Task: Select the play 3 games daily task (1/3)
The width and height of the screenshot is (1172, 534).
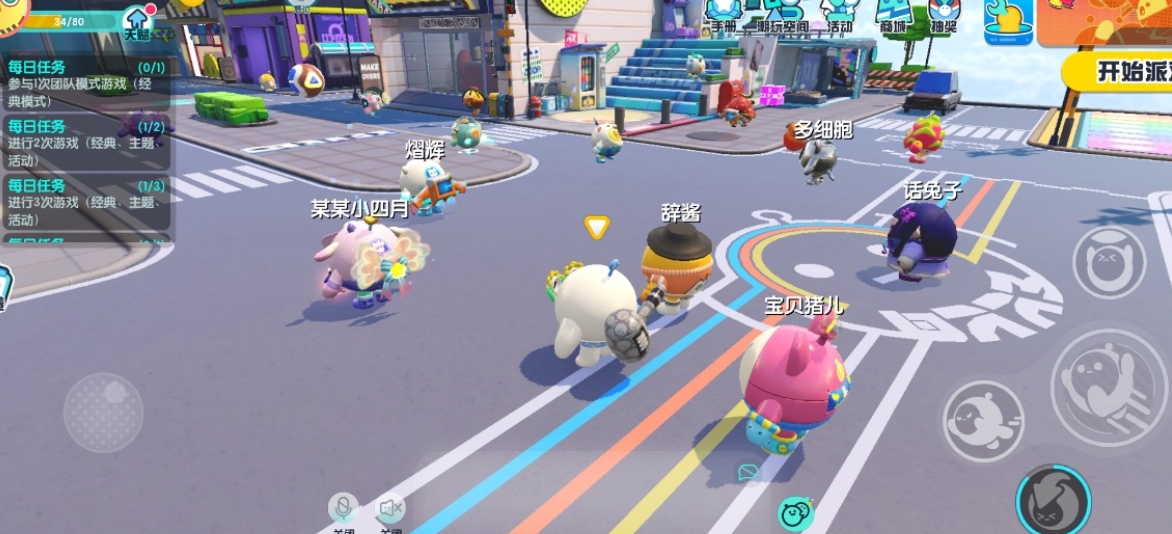Action: coord(86,202)
